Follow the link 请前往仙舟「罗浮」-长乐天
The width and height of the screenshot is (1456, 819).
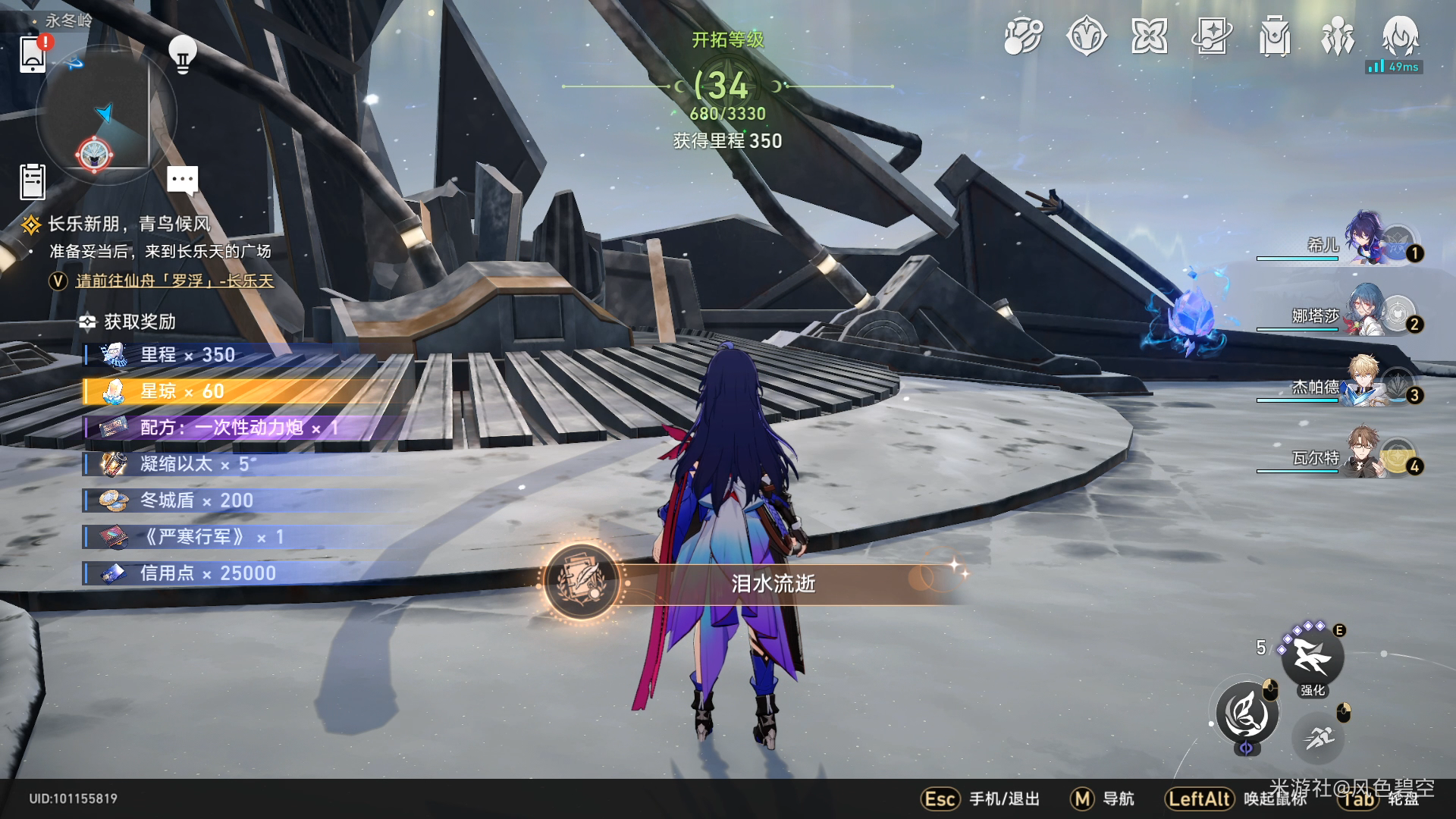pos(174,281)
